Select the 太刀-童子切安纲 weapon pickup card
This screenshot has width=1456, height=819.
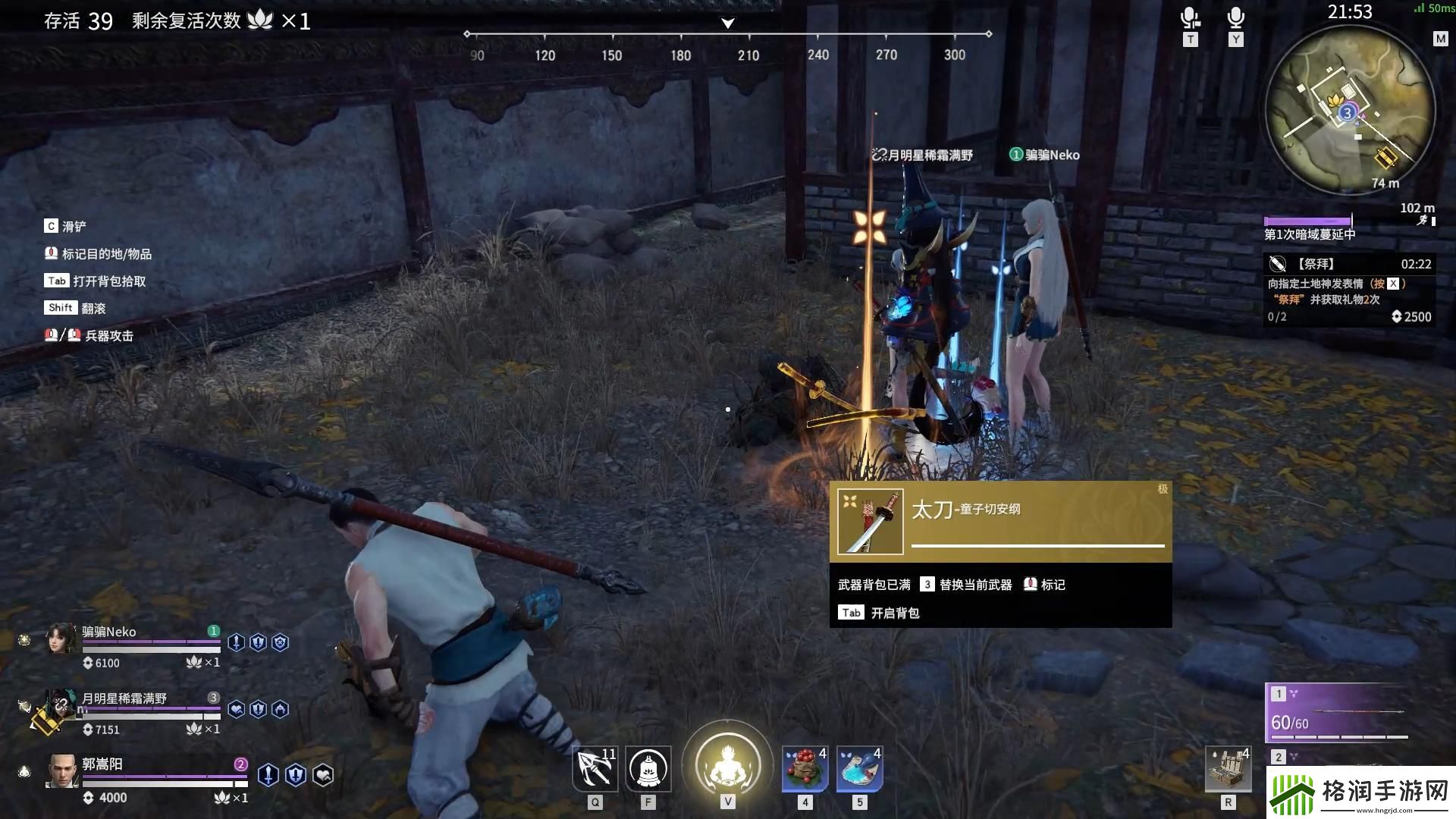(1000, 522)
